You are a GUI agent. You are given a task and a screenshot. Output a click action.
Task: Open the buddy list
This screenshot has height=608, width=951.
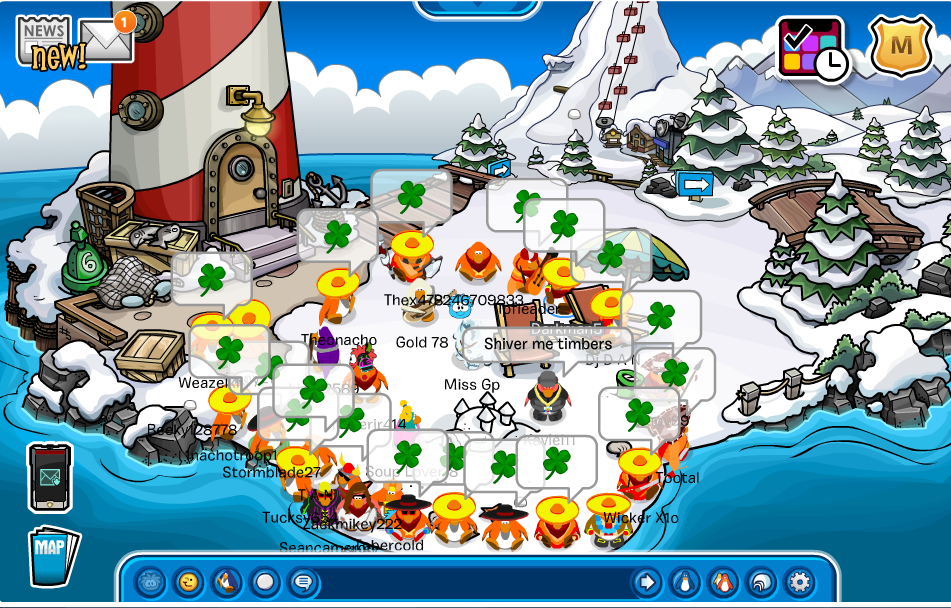[x=723, y=581]
